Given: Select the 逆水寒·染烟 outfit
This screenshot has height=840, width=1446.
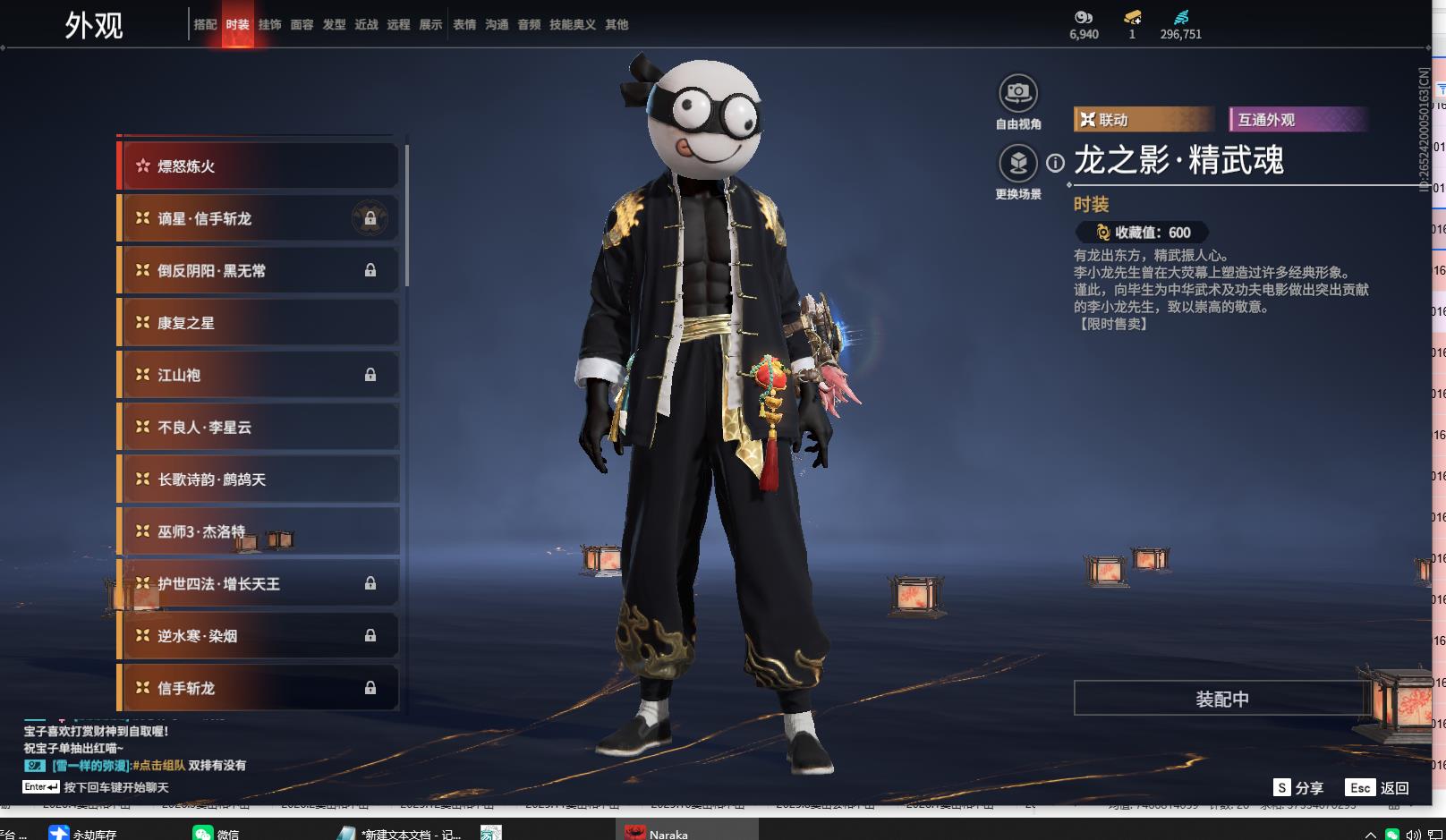Looking at the screenshot, I should pos(258,636).
